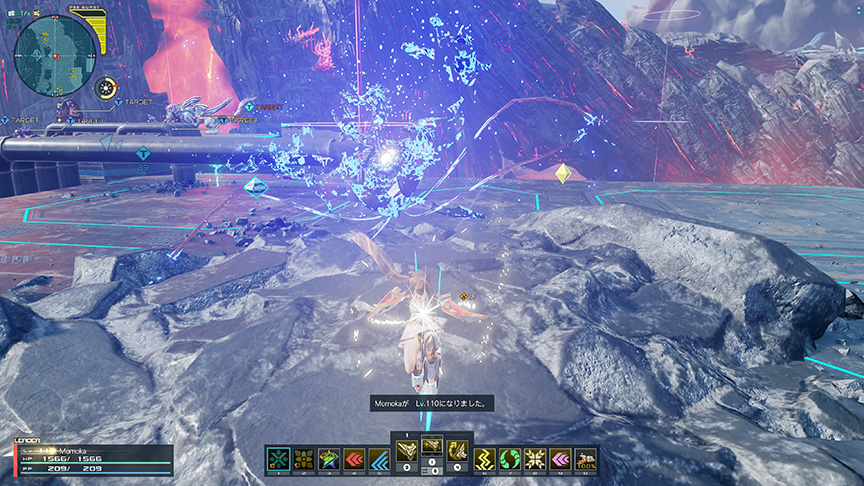Trigger the purple triple-chevron skill
864x486 pixels.
(x=561, y=460)
